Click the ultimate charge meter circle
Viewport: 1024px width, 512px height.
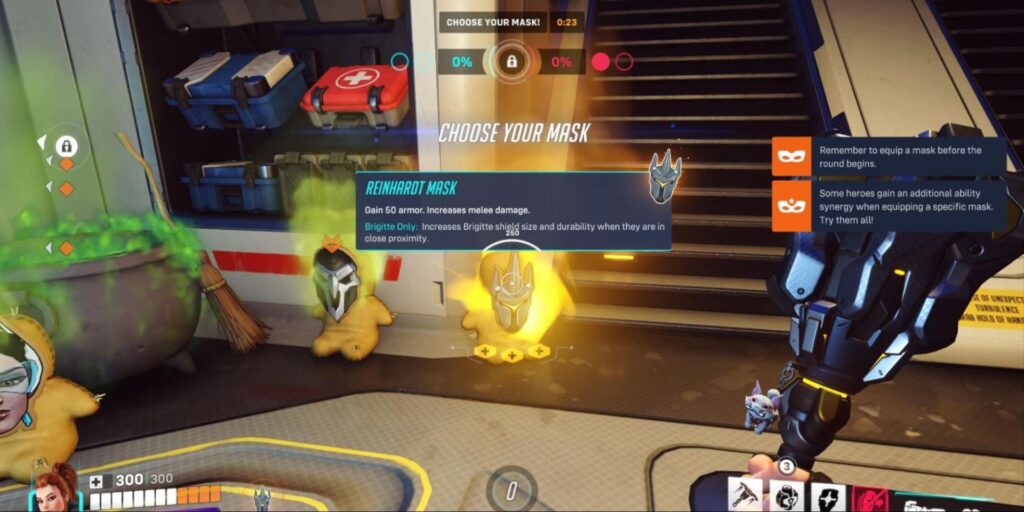(511, 490)
